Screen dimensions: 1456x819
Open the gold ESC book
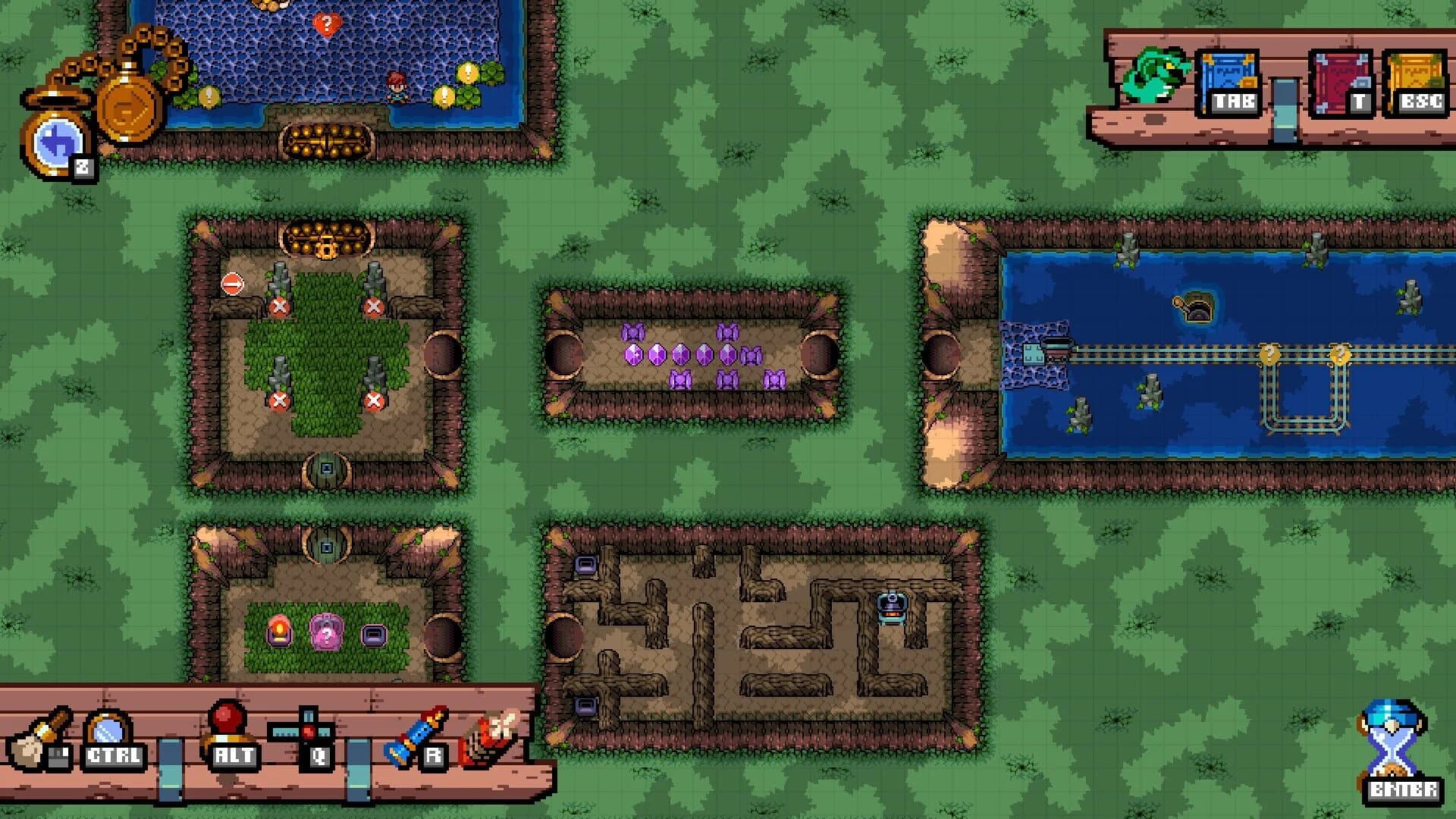click(1415, 76)
